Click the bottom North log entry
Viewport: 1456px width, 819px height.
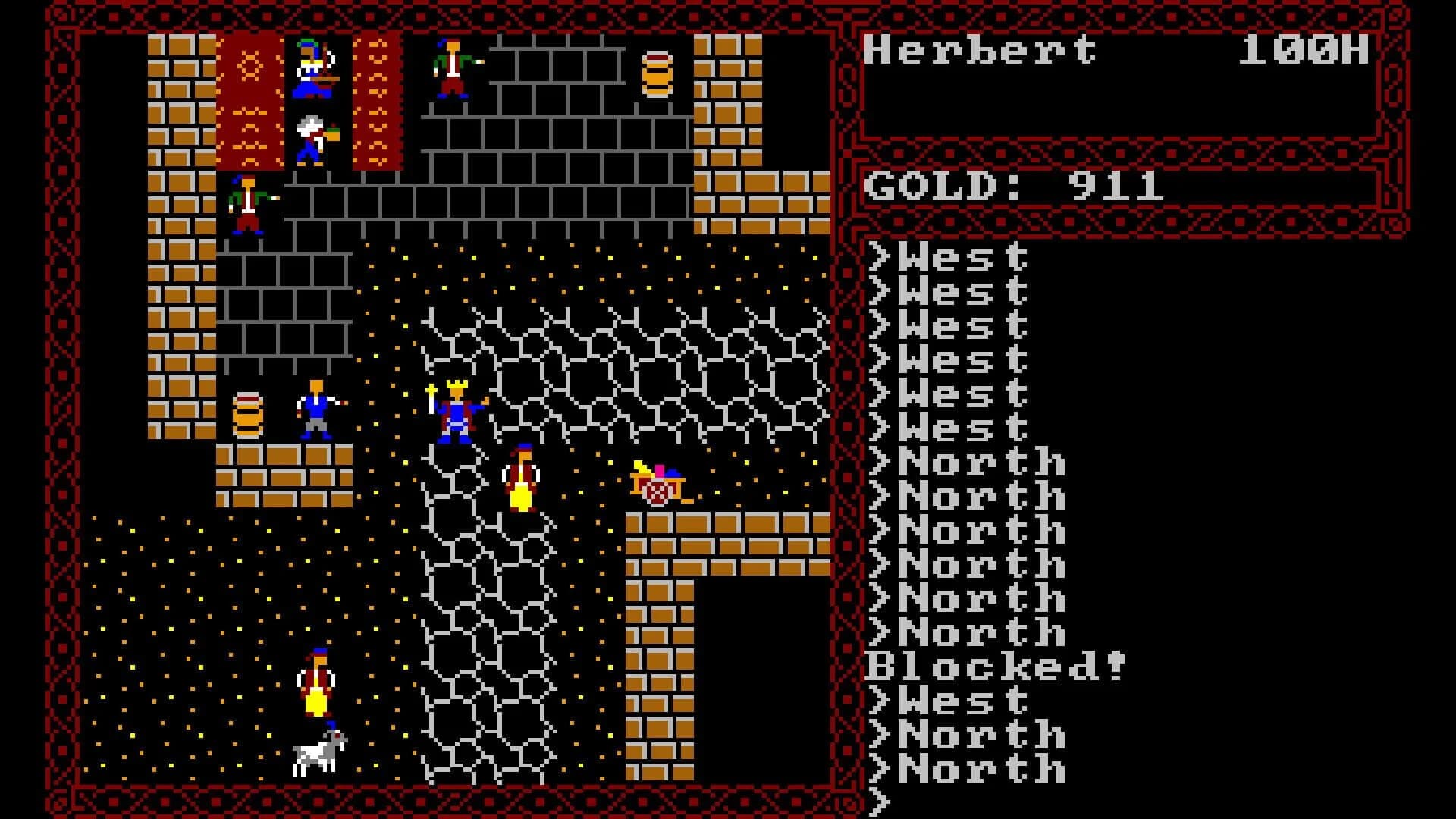(978, 767)
